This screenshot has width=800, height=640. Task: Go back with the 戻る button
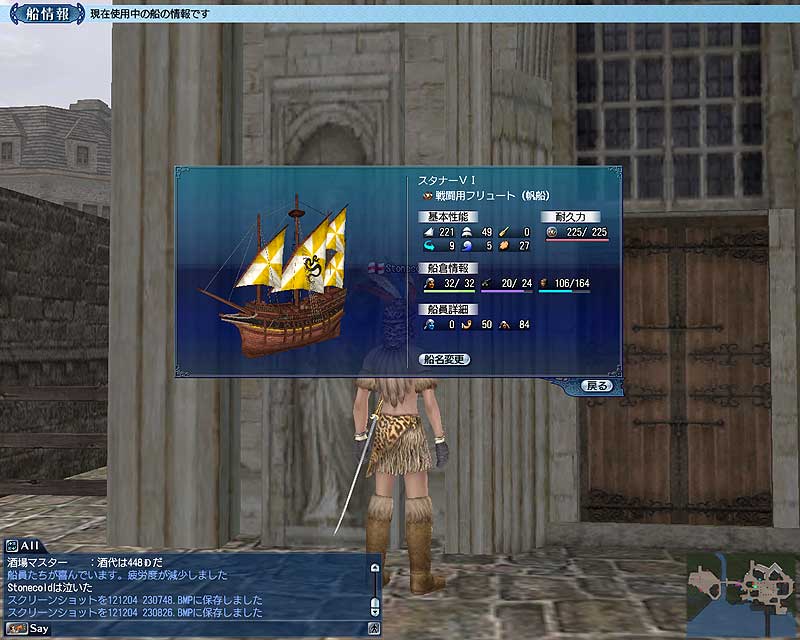point(596,385)
